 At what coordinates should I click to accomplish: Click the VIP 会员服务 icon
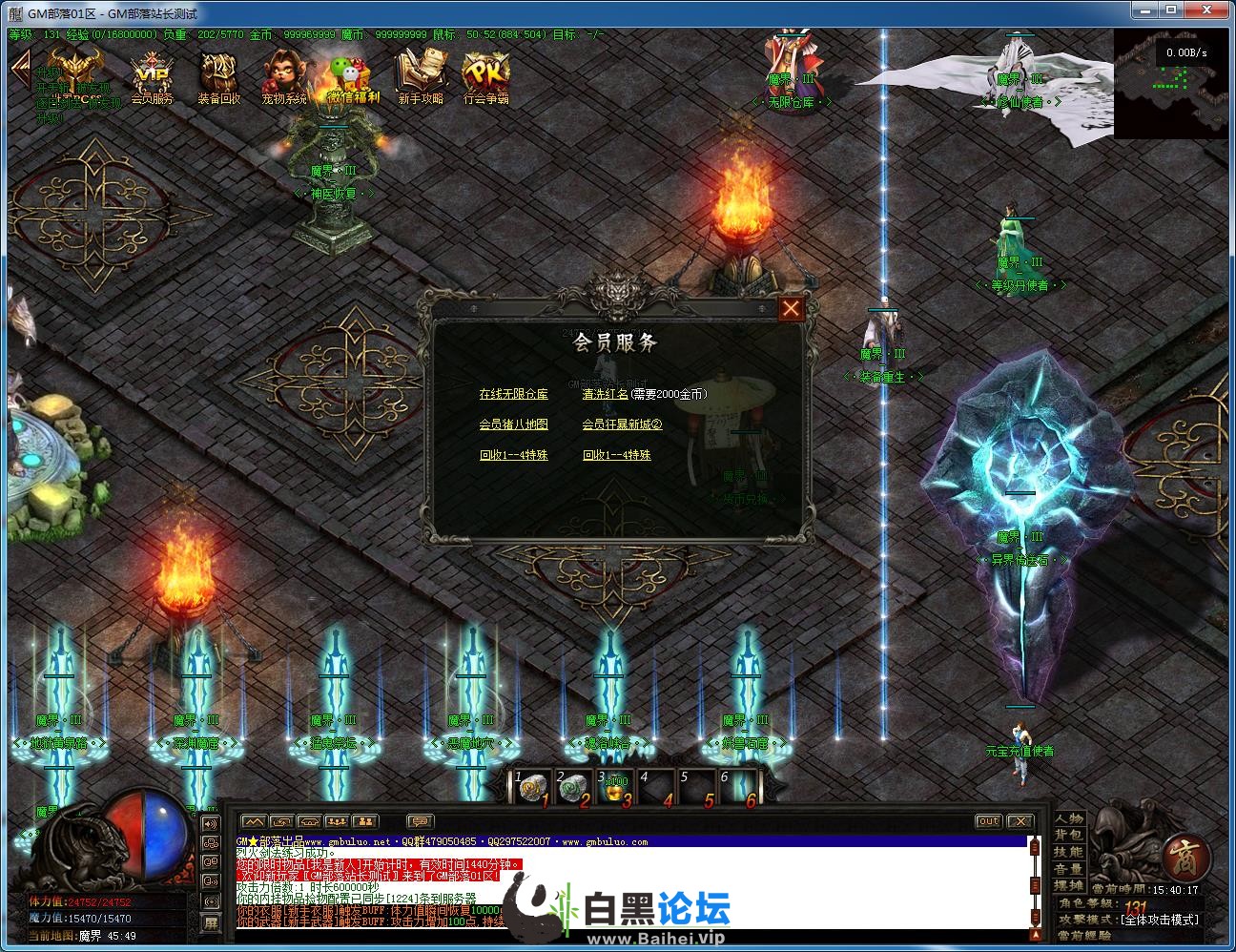[151, 78]
